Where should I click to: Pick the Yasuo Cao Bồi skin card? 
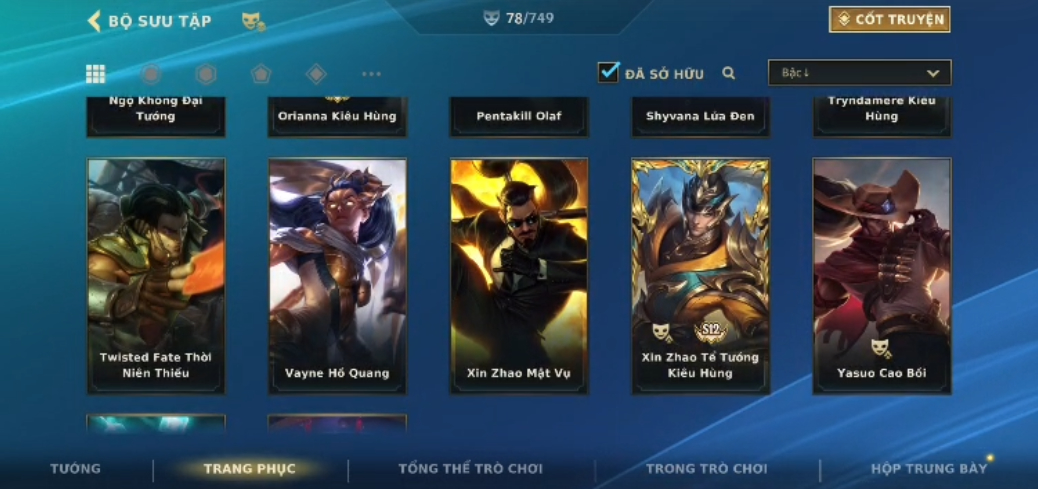tap(881, 275)
